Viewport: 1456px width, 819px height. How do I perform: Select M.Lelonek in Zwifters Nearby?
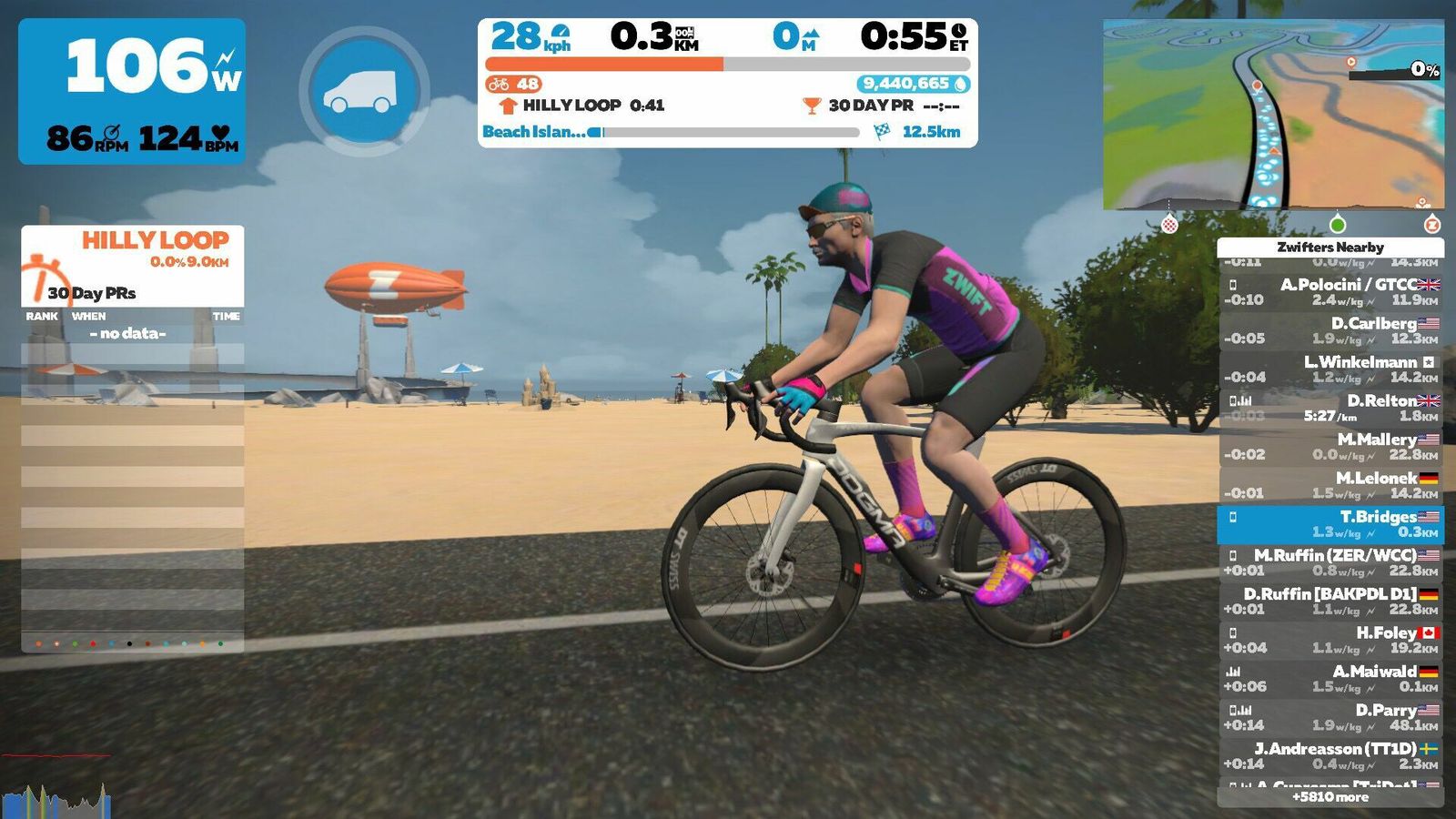tap(1330, 485)
